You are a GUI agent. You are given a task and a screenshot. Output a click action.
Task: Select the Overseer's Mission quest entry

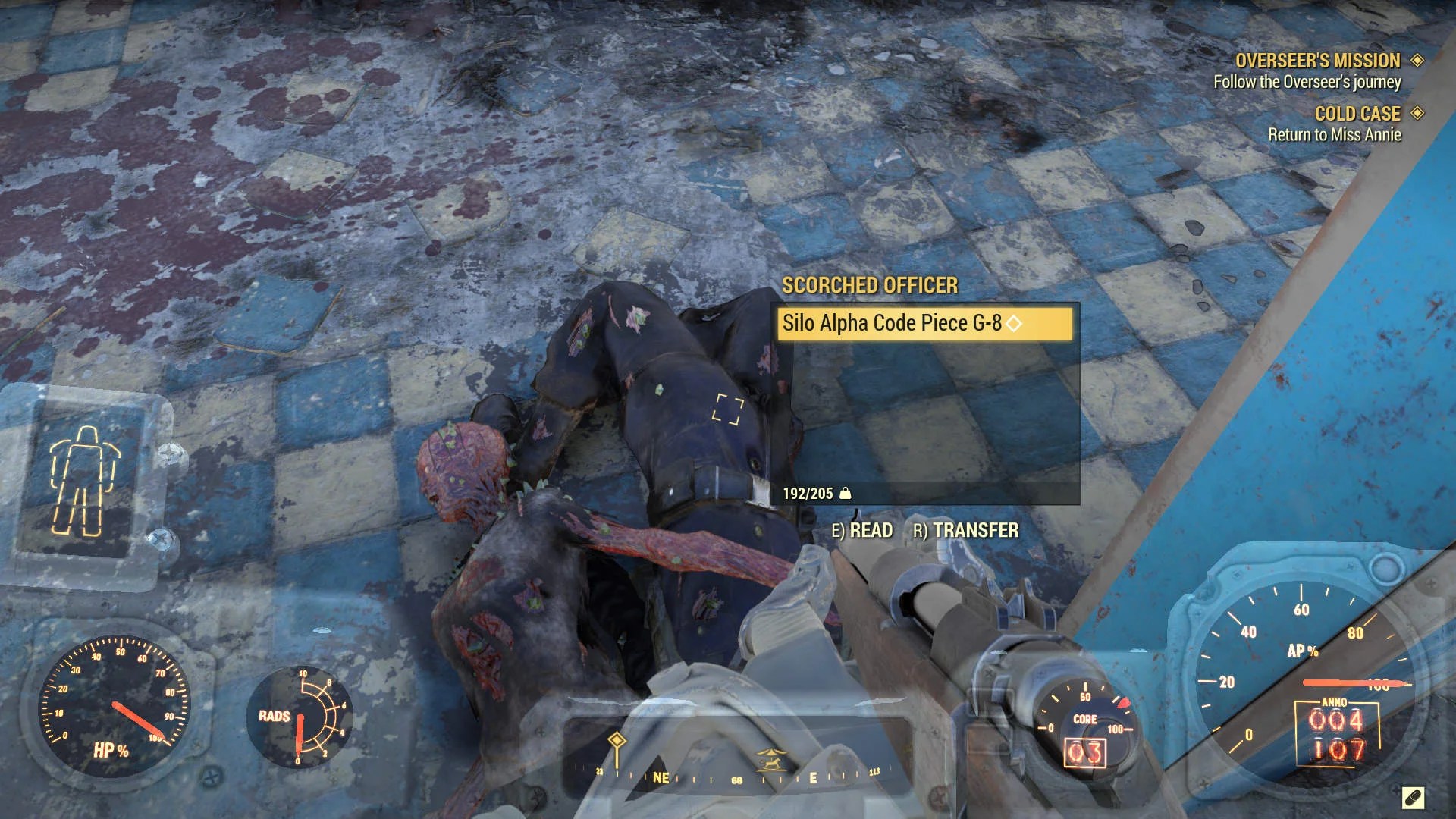click(1319, 61)
